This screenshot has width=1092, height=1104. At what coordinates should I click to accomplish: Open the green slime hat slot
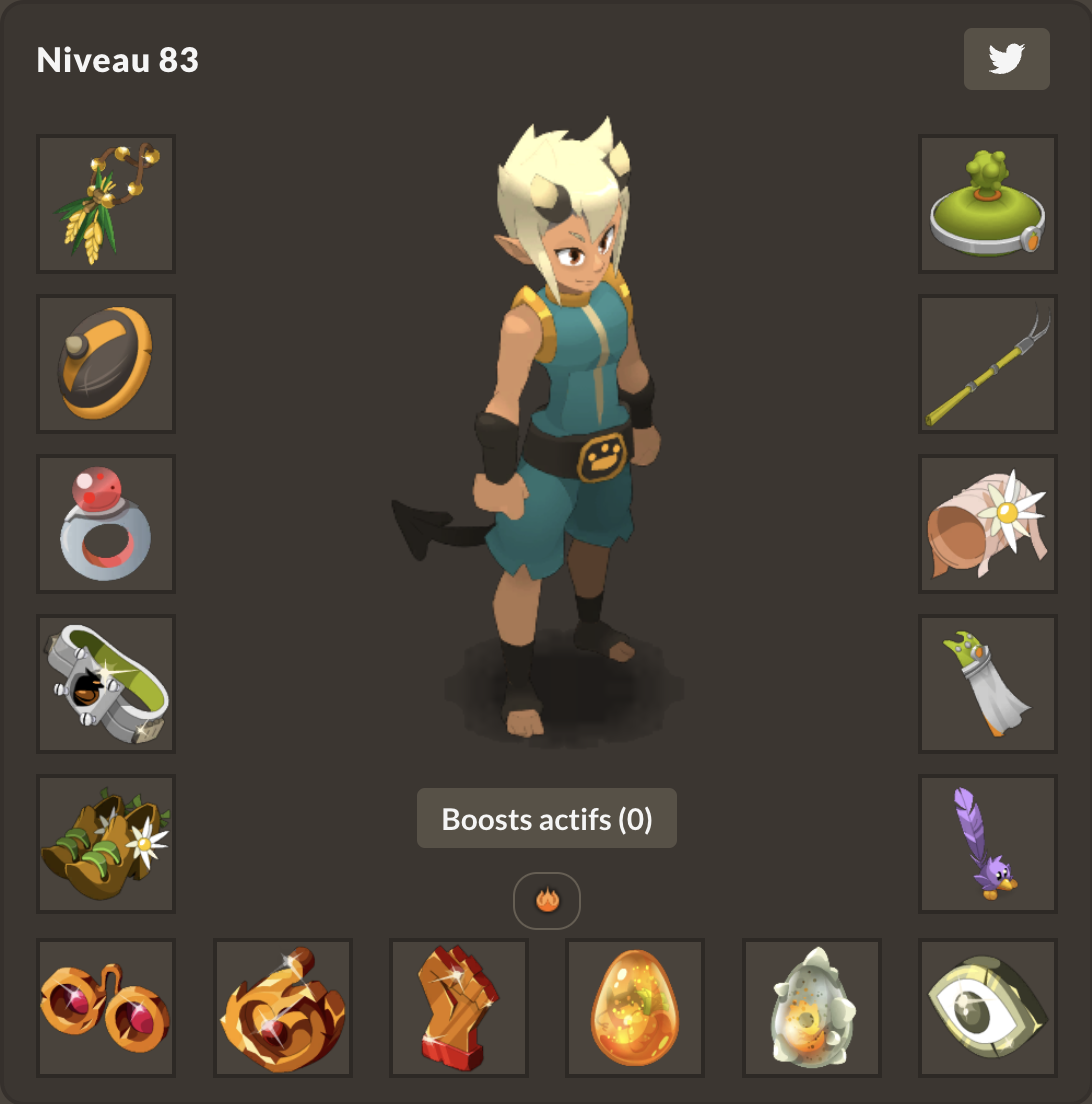click(x=988, y=204)
